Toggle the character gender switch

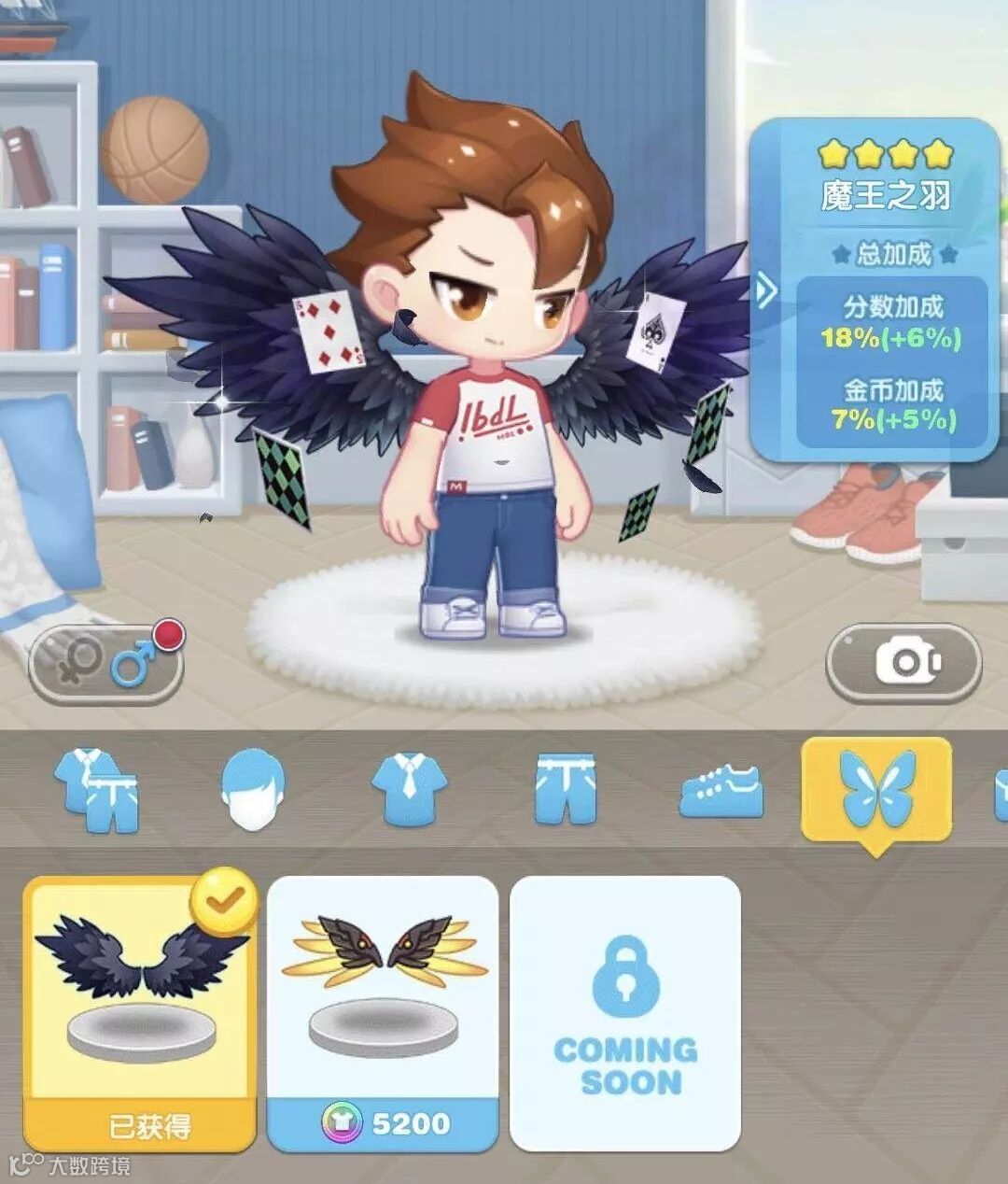click(x=105, y=662)
